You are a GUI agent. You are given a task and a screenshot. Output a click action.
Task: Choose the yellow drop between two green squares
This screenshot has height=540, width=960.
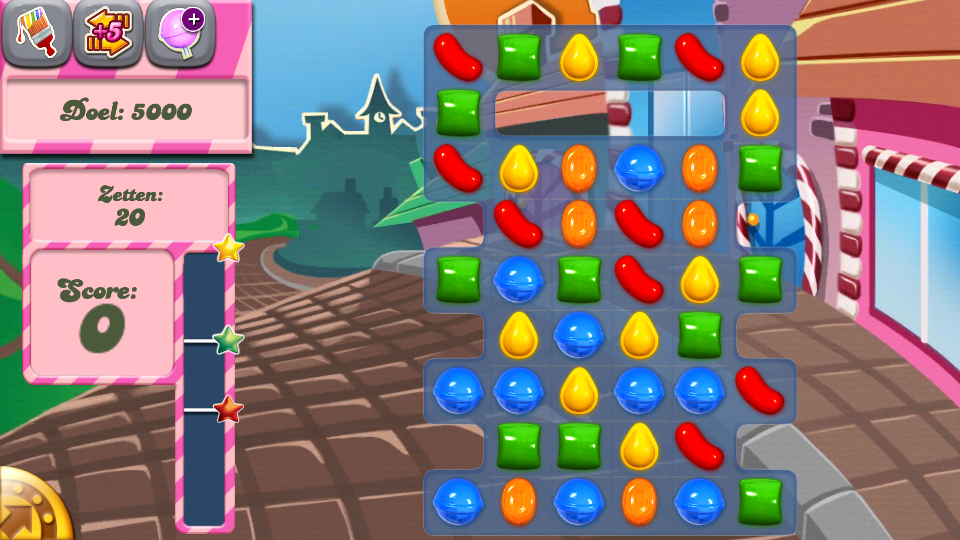pos(579,56)
